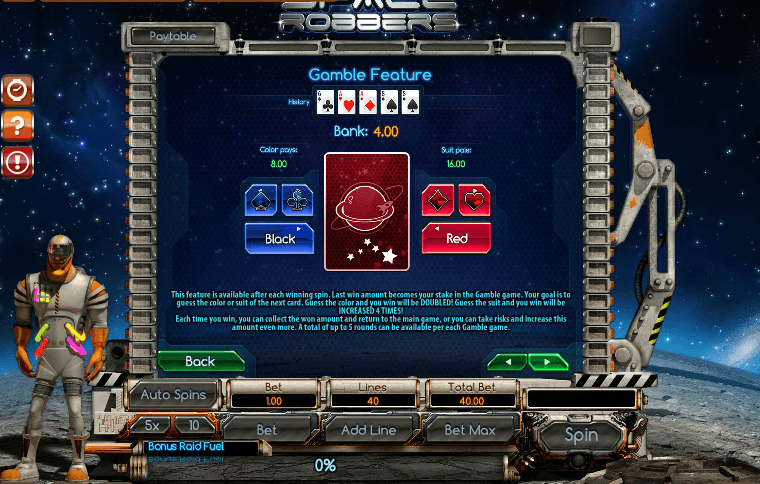Choose Bet Max
This screenshot has height=484, width=760.
point(470,430)
